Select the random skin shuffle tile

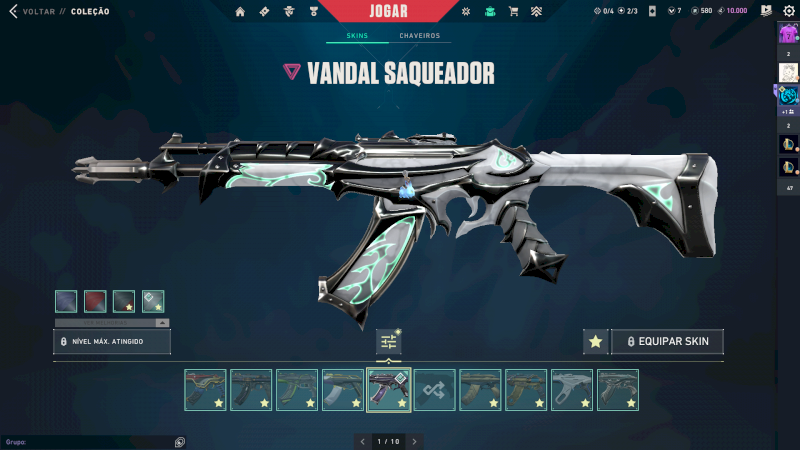tap(435, 390)
